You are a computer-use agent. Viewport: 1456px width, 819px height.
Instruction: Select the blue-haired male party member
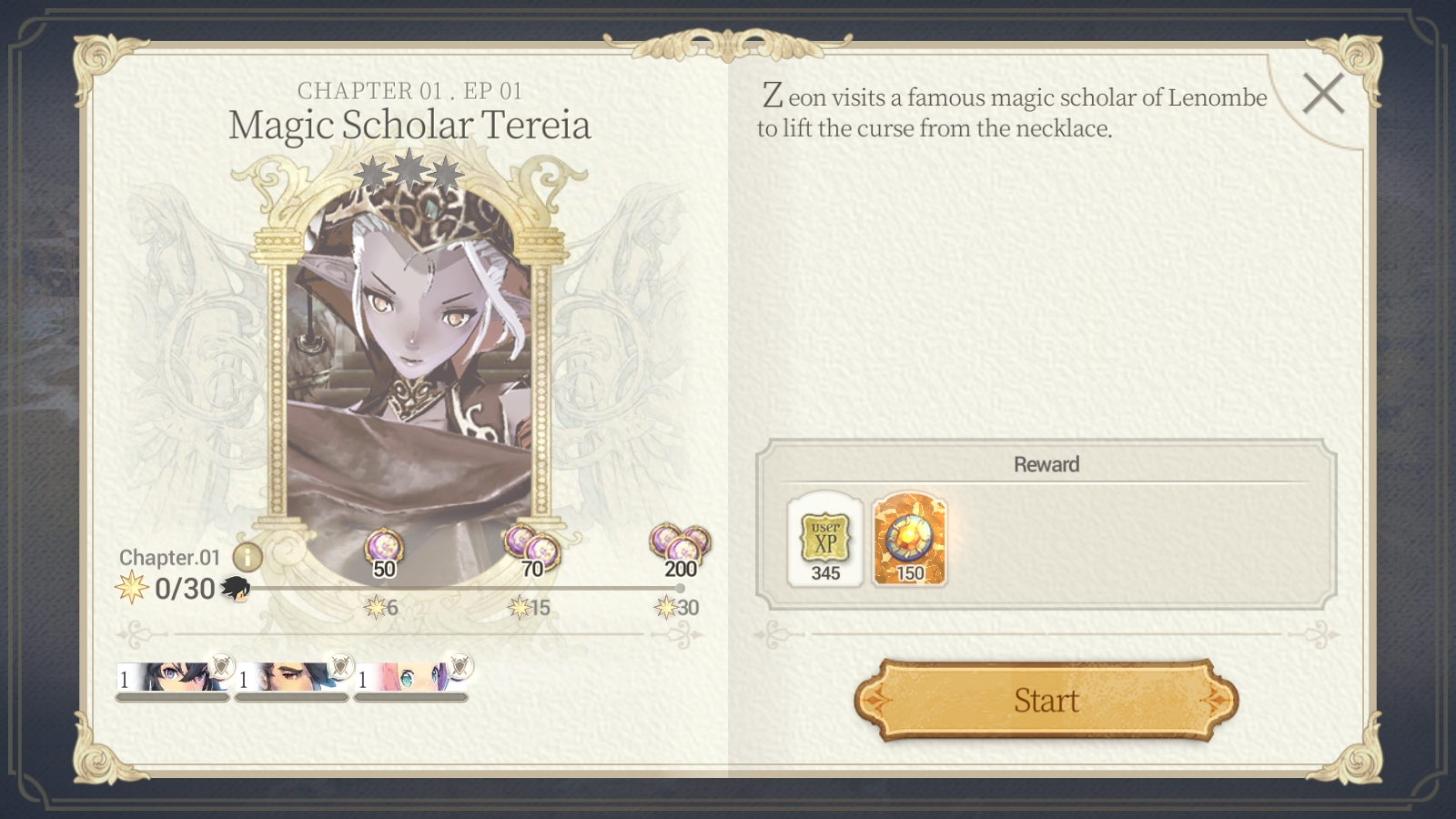coord(291,679)
